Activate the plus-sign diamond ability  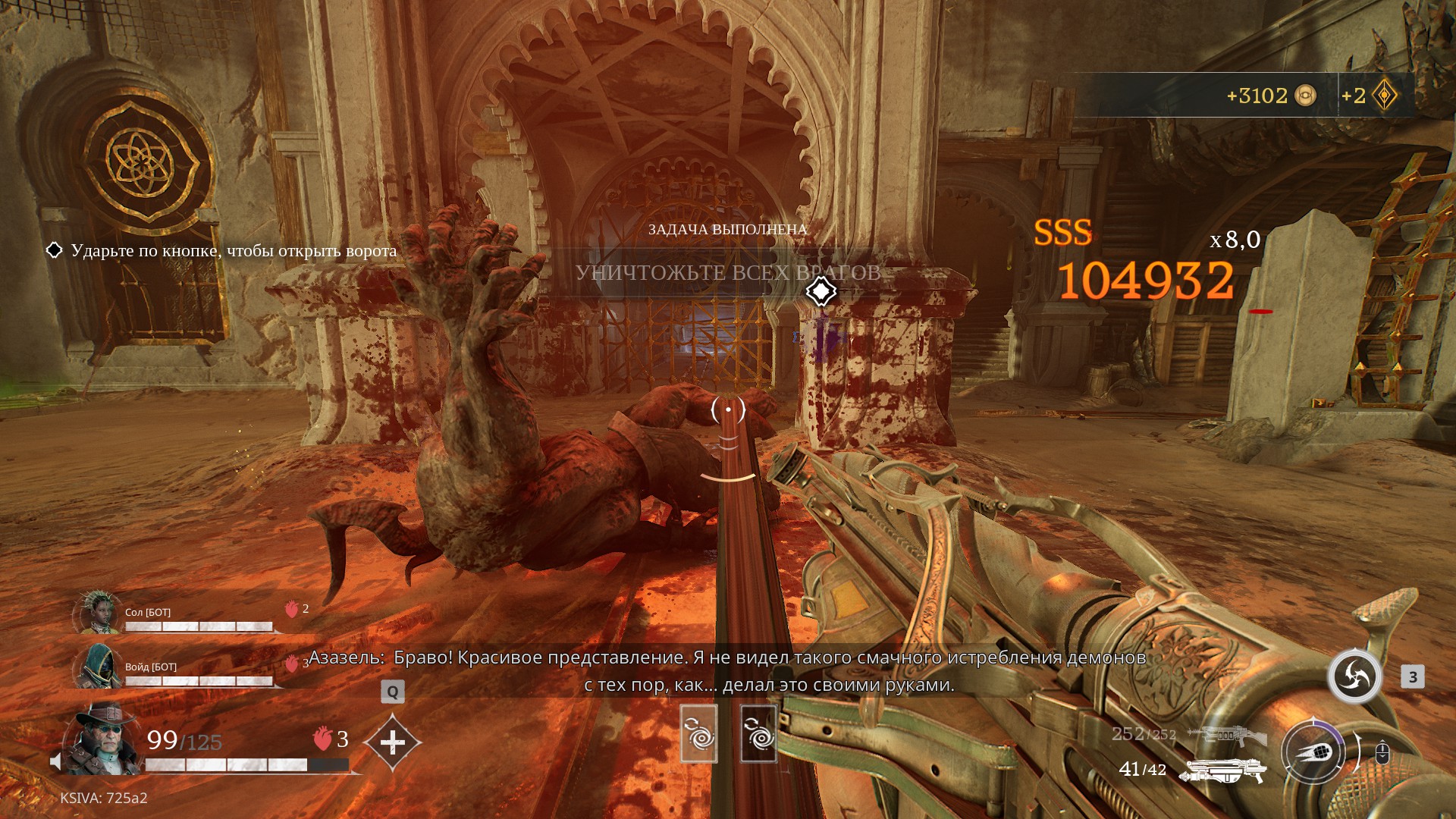point(392,742)
